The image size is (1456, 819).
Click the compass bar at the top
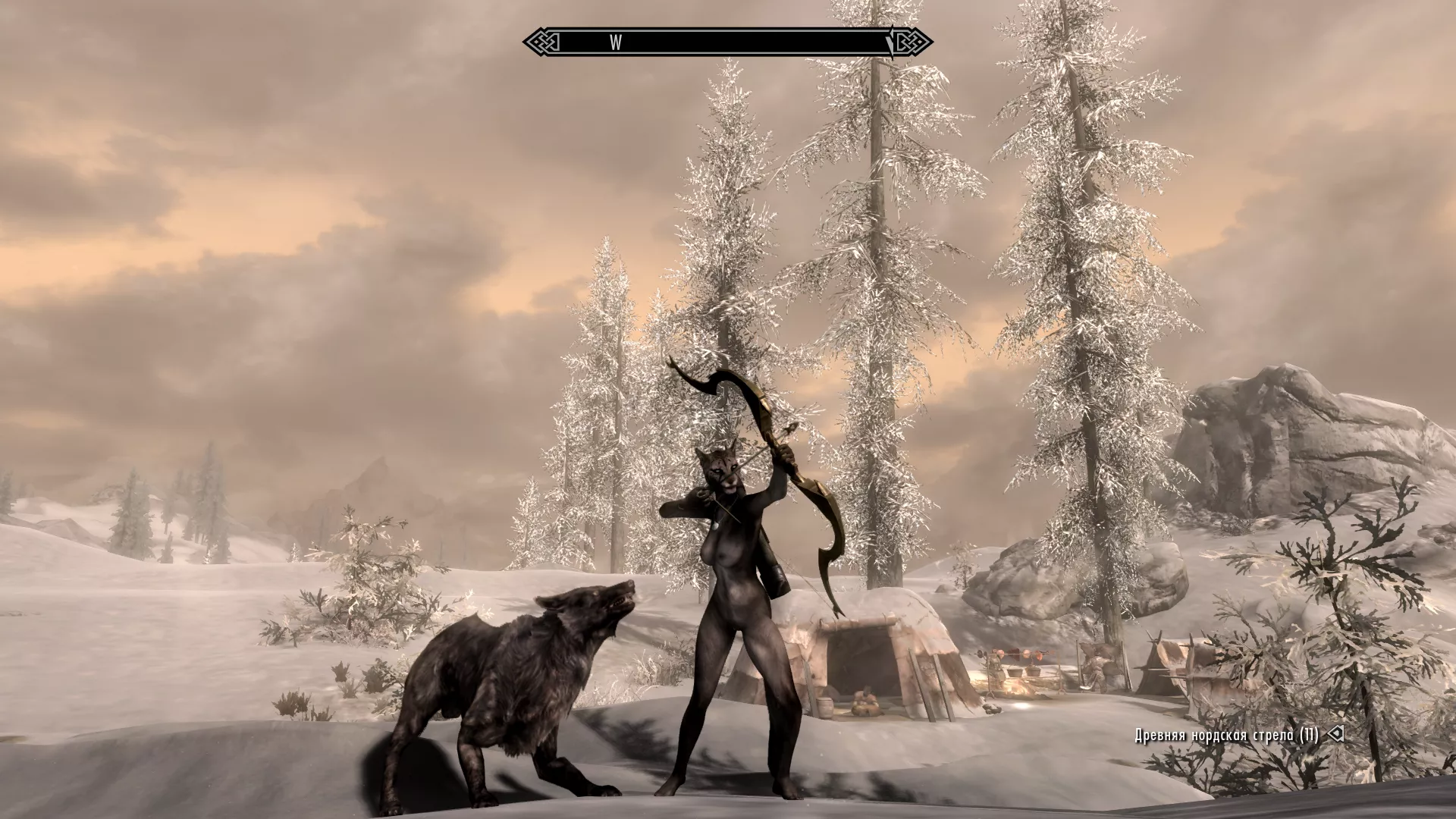click(727, 42)
